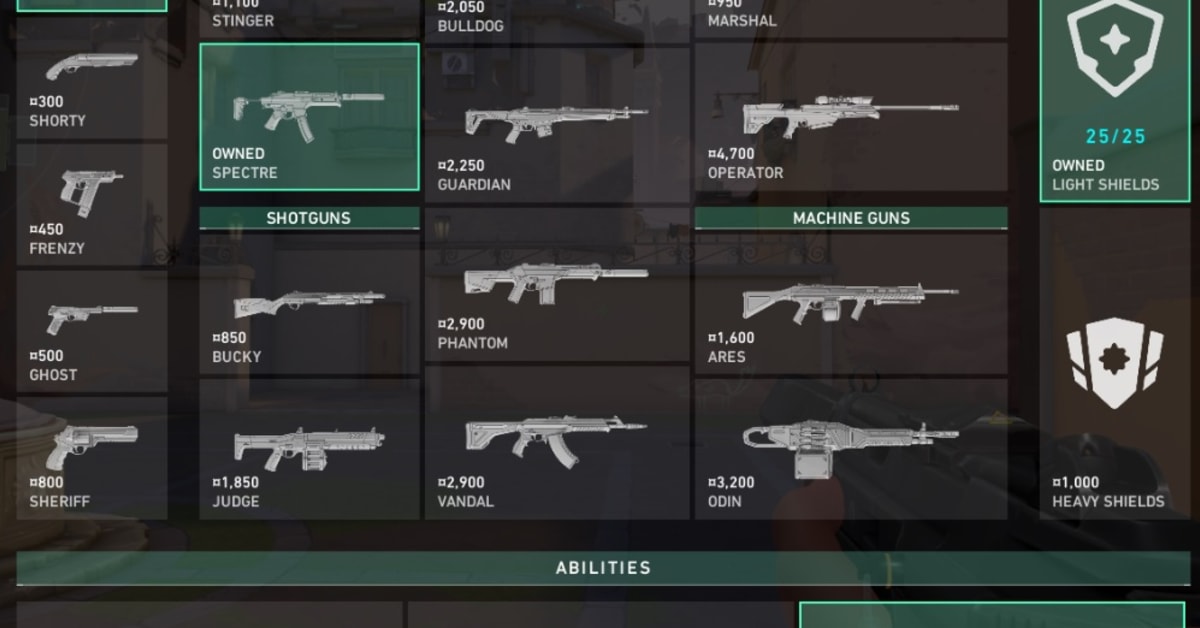Viewport: 1200px width, 628px height.
Task: Buy the Sheriff revolver
Action: coord(91,458)
